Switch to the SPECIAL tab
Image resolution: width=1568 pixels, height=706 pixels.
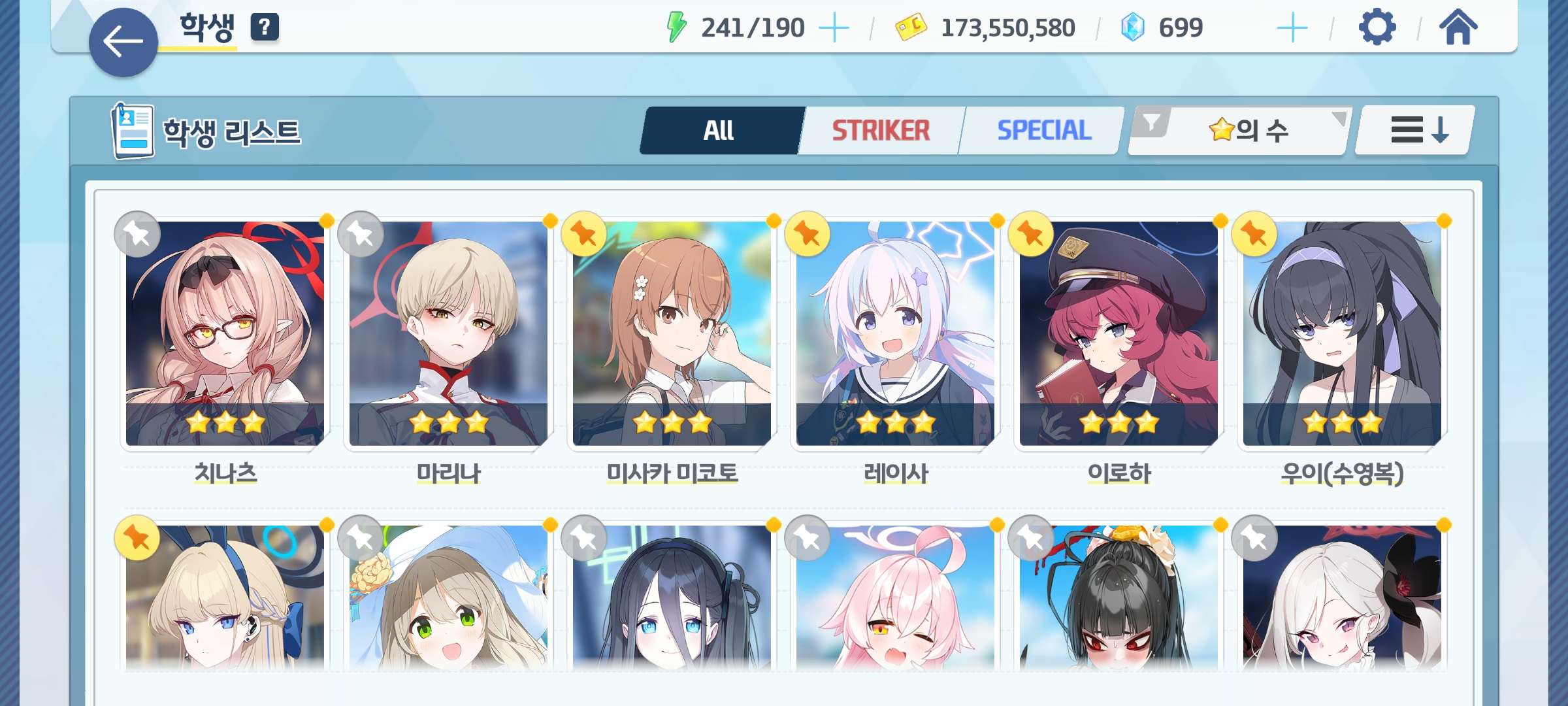pyautogui.click(x=1043, y=131)
